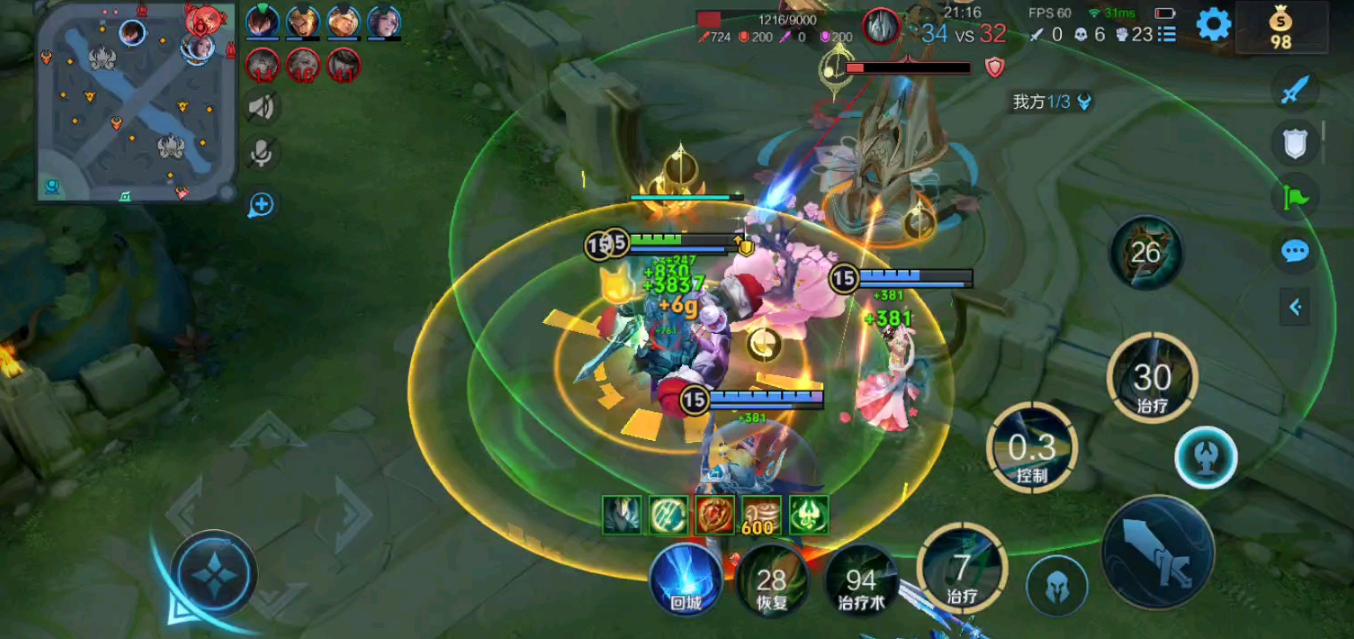
Task: Activate the 控制 control skill
Action: [x=1031, y=449]
